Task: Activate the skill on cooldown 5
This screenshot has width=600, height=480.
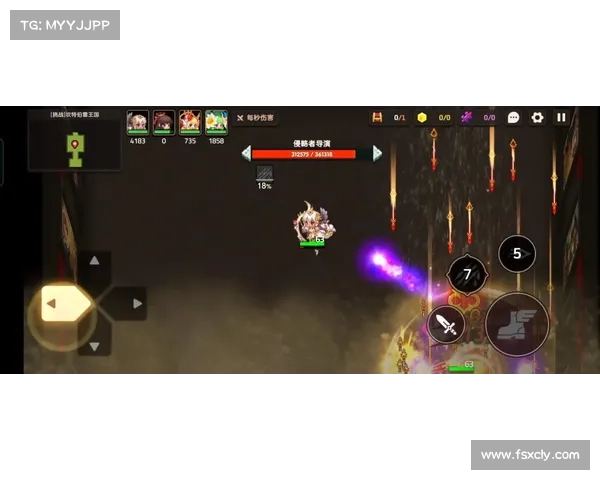Action: (517, 253)
